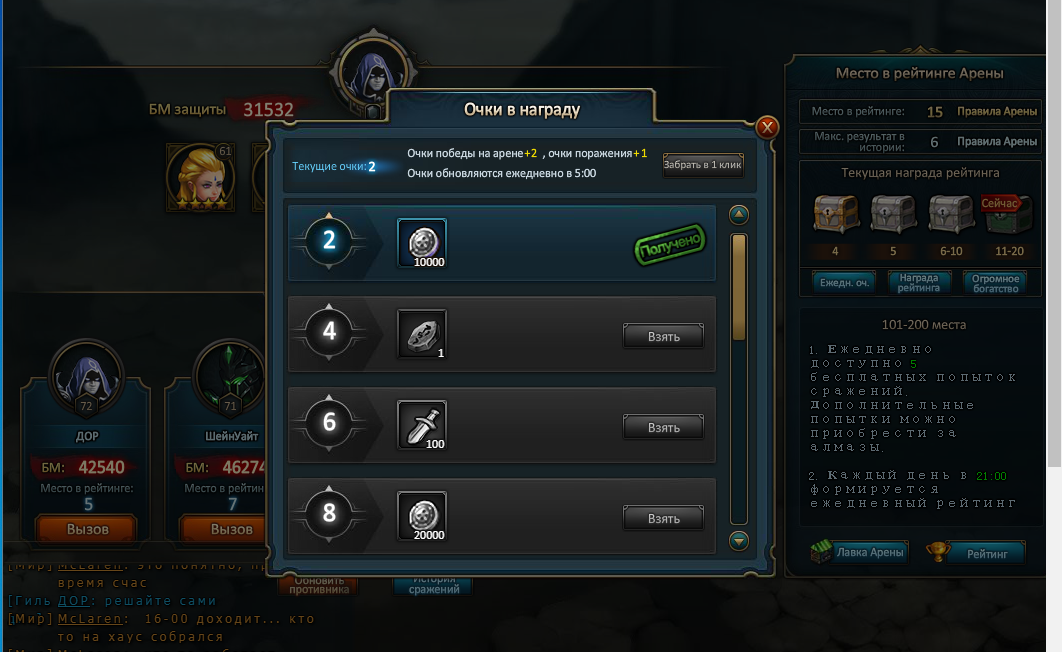Close the Очки в награду dialog
Screen dimensions: 1062x652
(x=767, y=127)
